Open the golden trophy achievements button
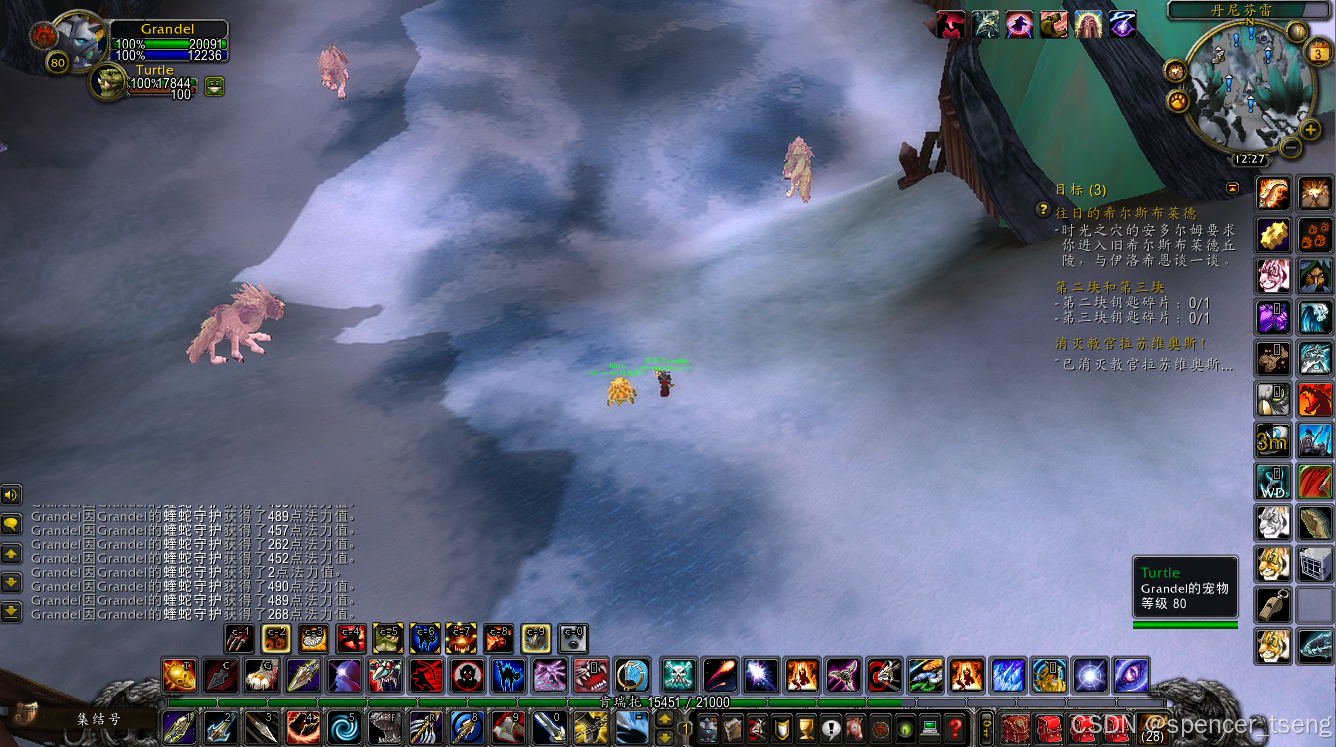The width and height of the screenshot is (1336, 747). point(806,728)
